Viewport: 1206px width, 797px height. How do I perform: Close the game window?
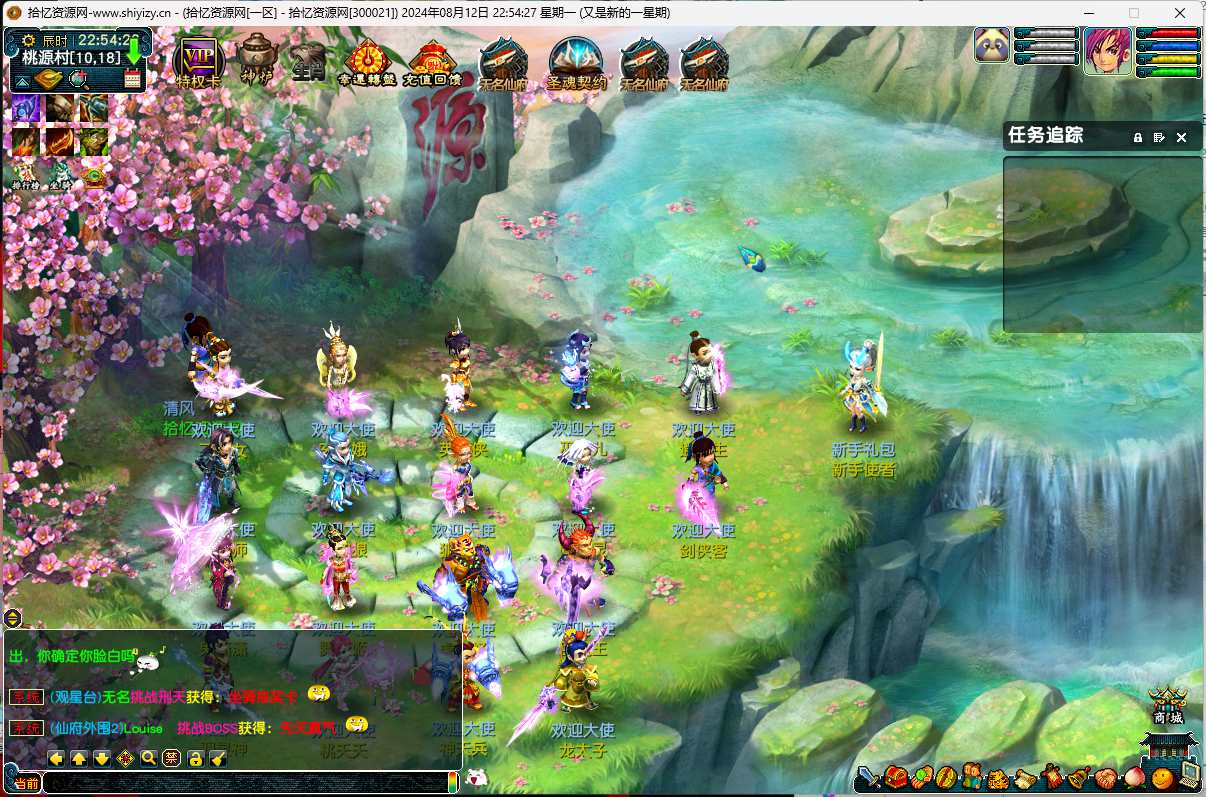tap(1180, 13)
